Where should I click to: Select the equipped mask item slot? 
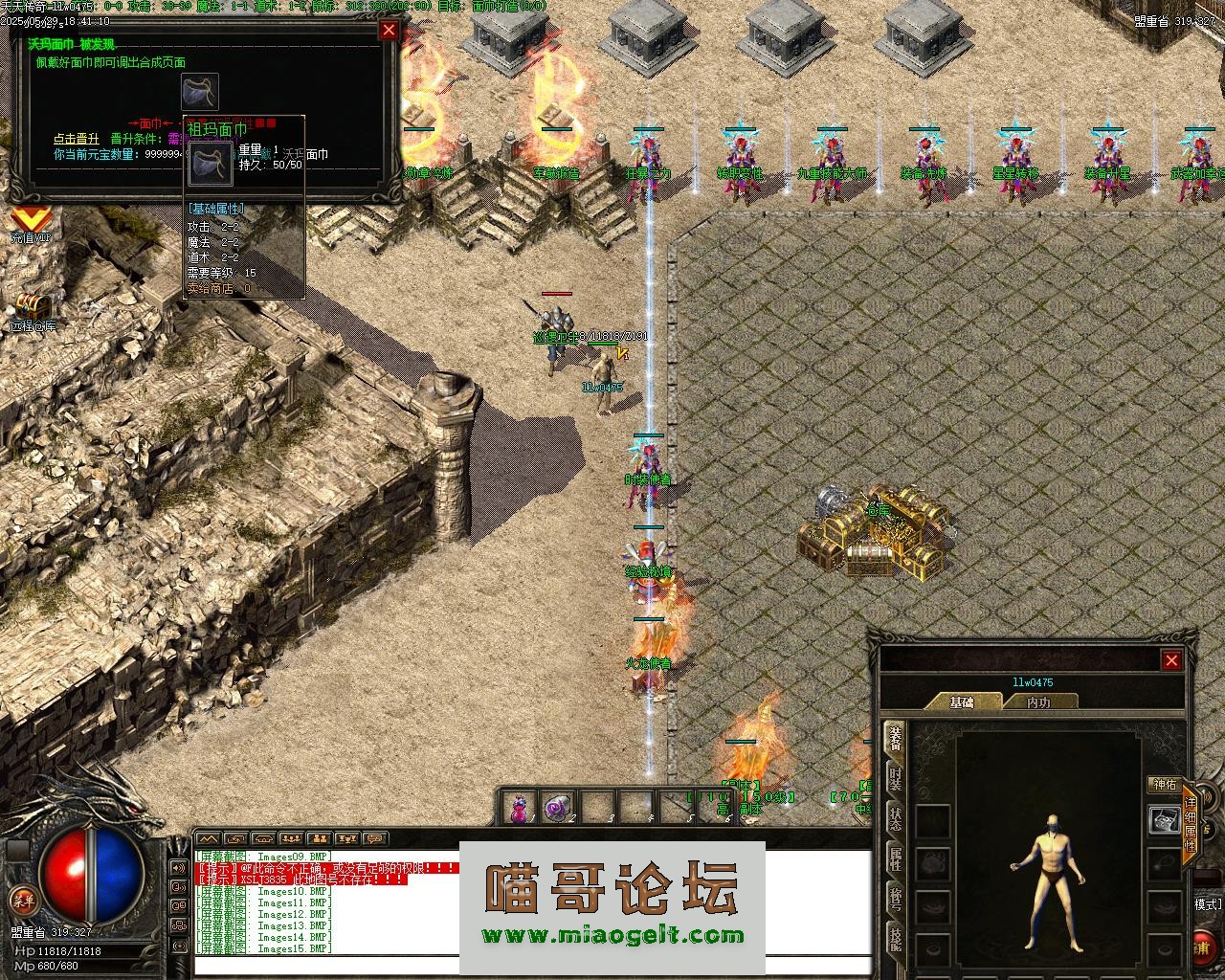pyautogui.click(x=1164, y=820)
